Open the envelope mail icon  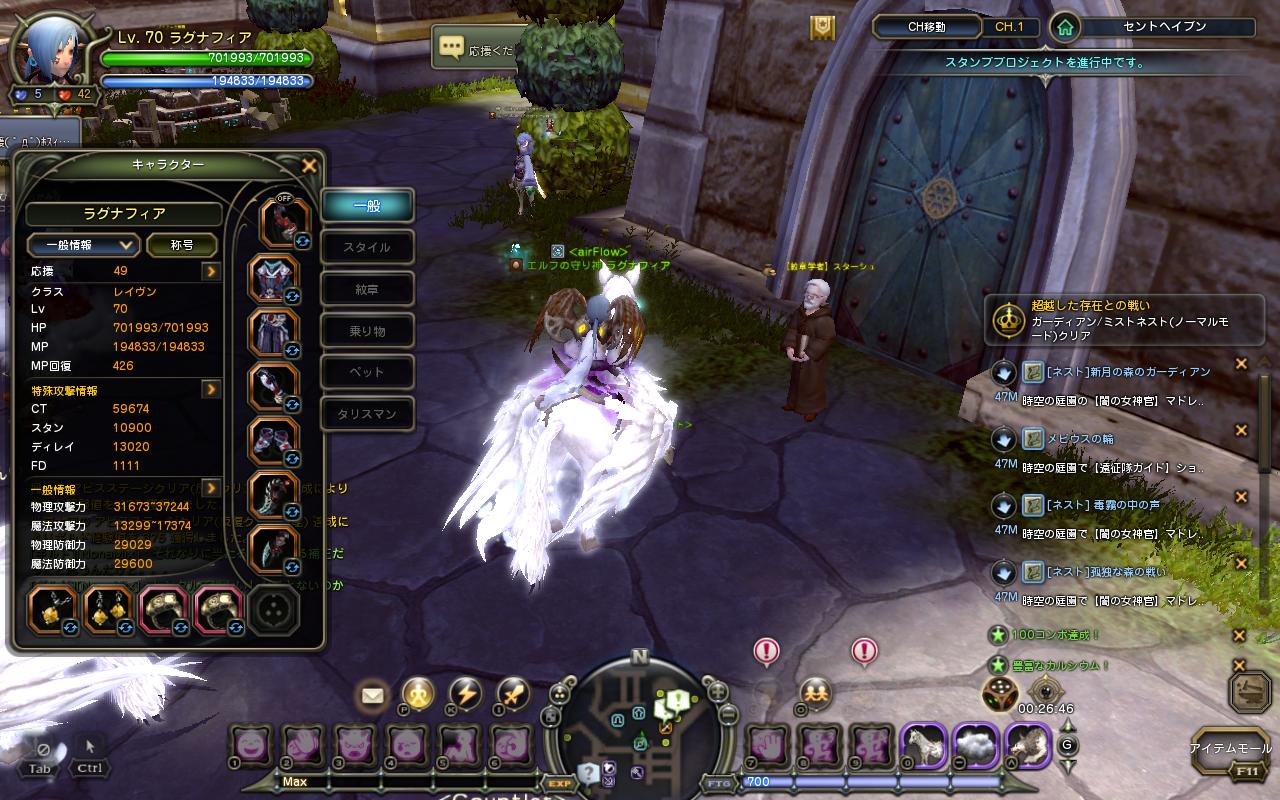373,693
